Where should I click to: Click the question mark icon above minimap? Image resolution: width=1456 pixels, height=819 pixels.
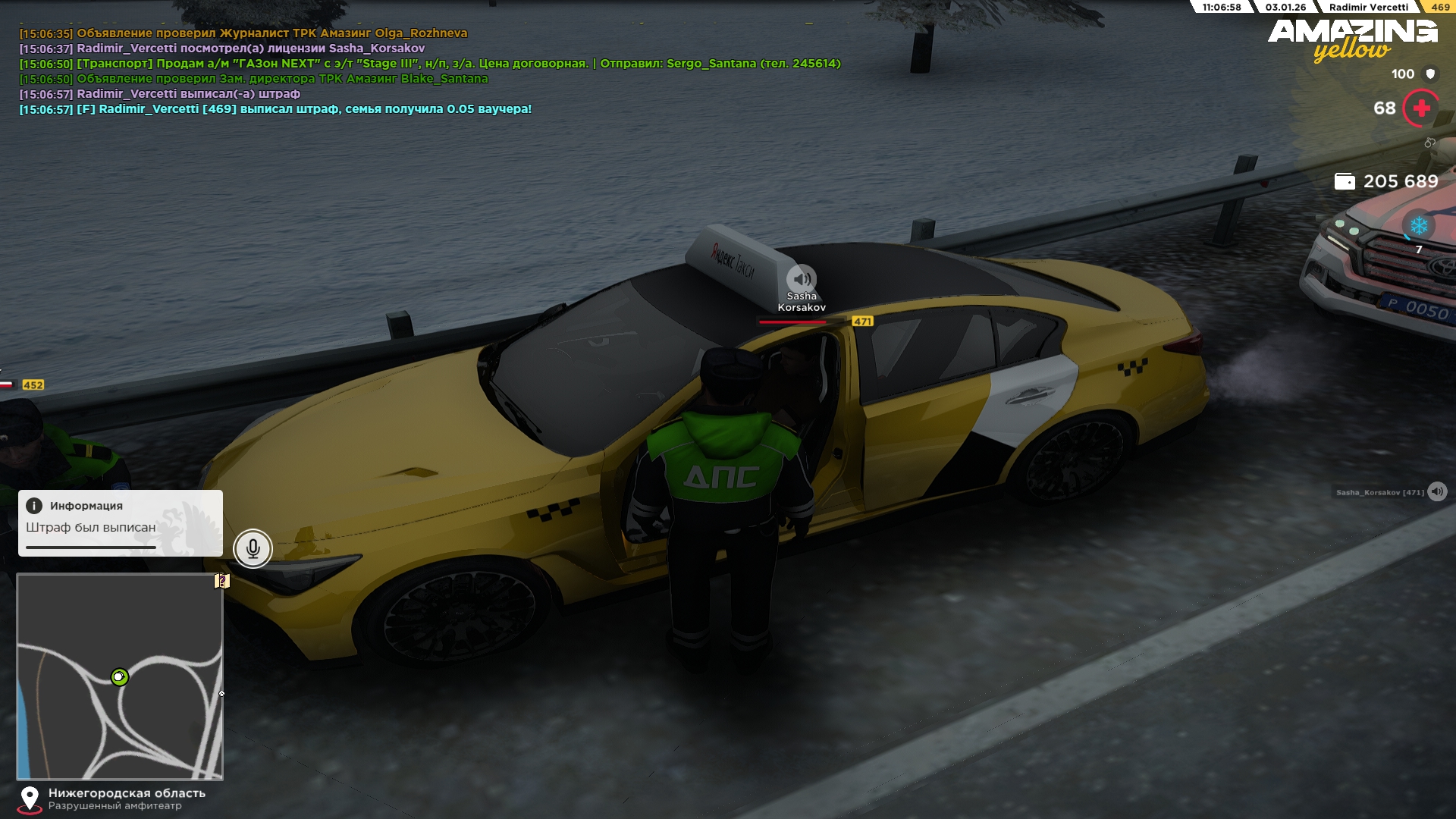tap(221, 581)
